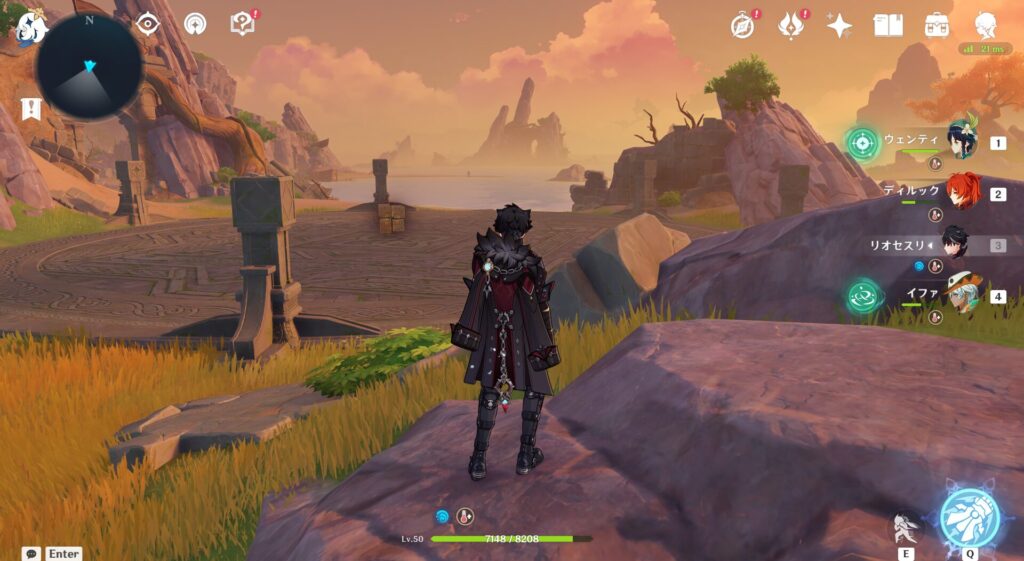This screenshot has width=1024, height=561.
Task: Open the compass Events icon
Action: click(x=742, y=26)
